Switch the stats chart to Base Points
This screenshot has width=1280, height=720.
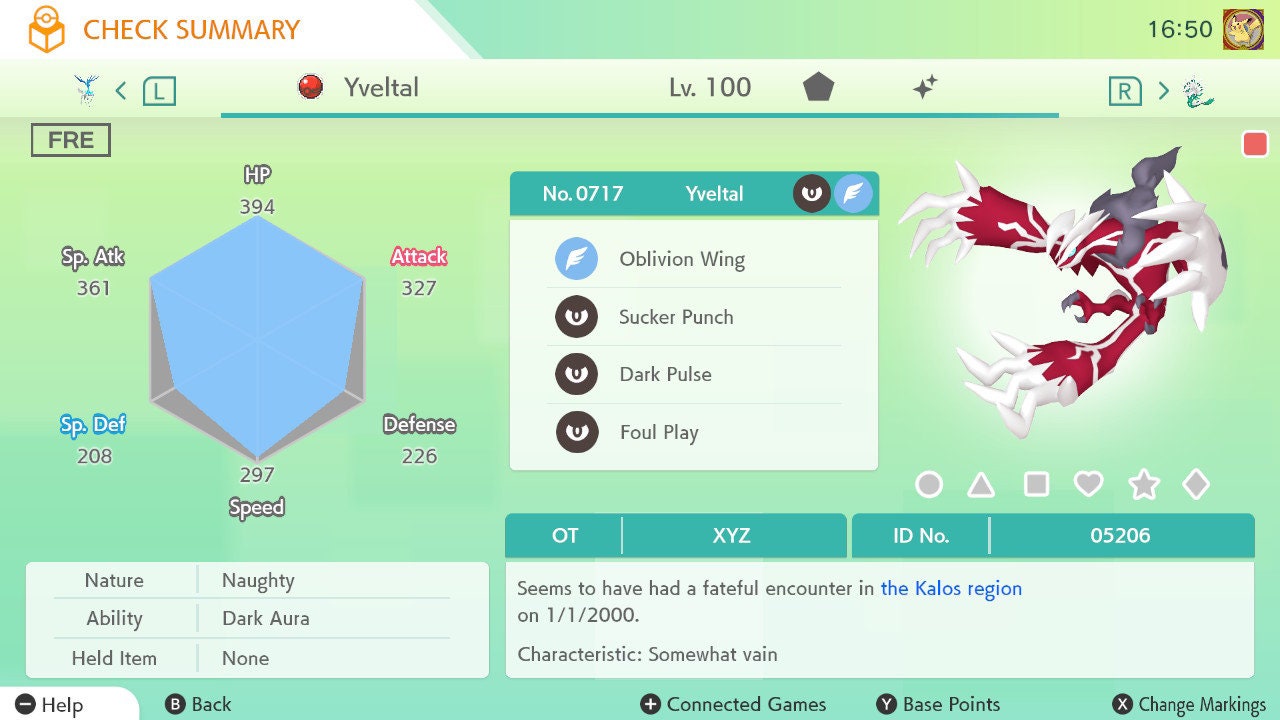tap(938, 705)
